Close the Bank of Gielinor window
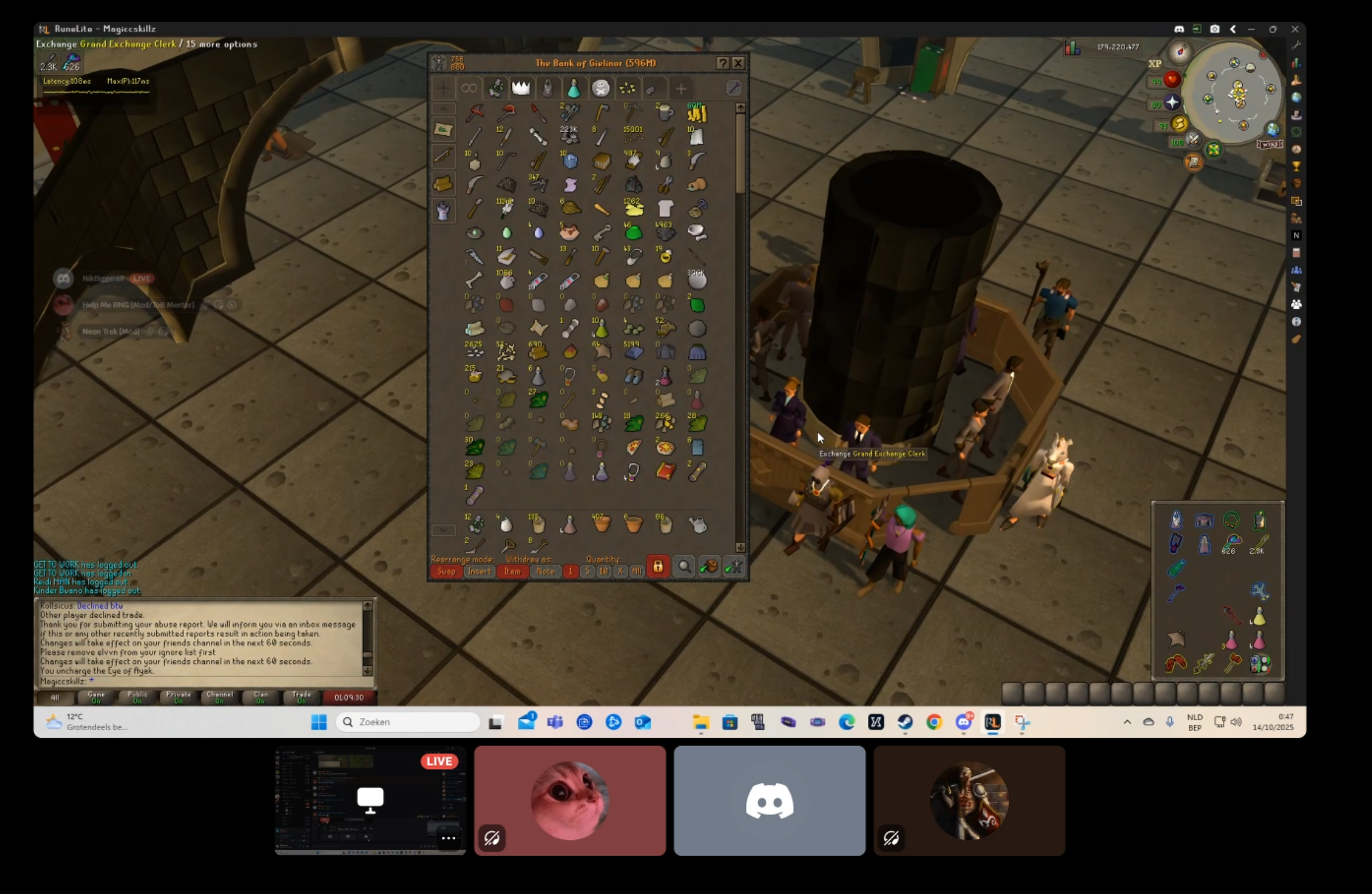Image resolution: width=1372 pixels, height=894 pixels. [738, 63]
